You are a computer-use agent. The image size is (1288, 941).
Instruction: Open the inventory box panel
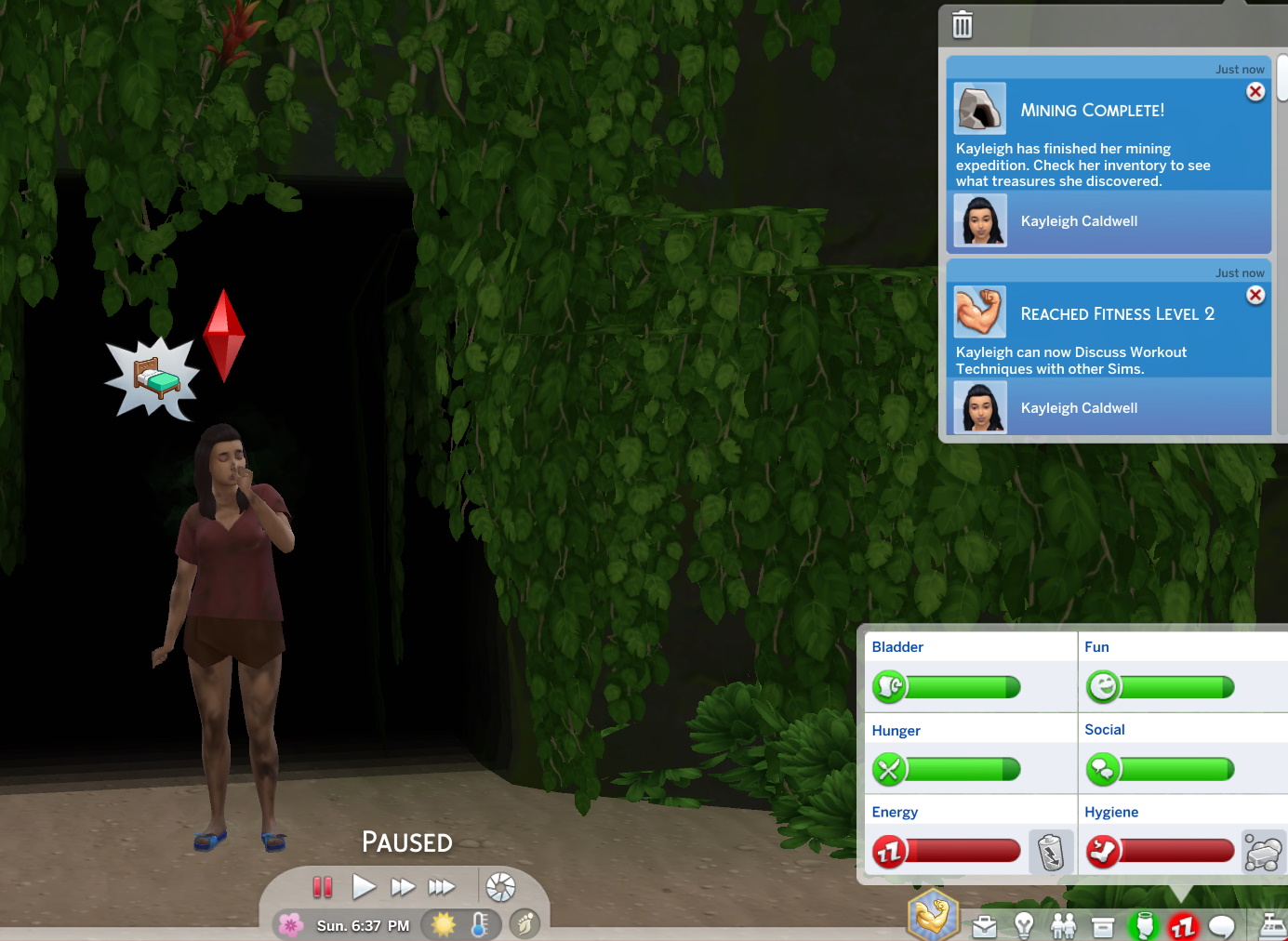tap(1103, 926)
